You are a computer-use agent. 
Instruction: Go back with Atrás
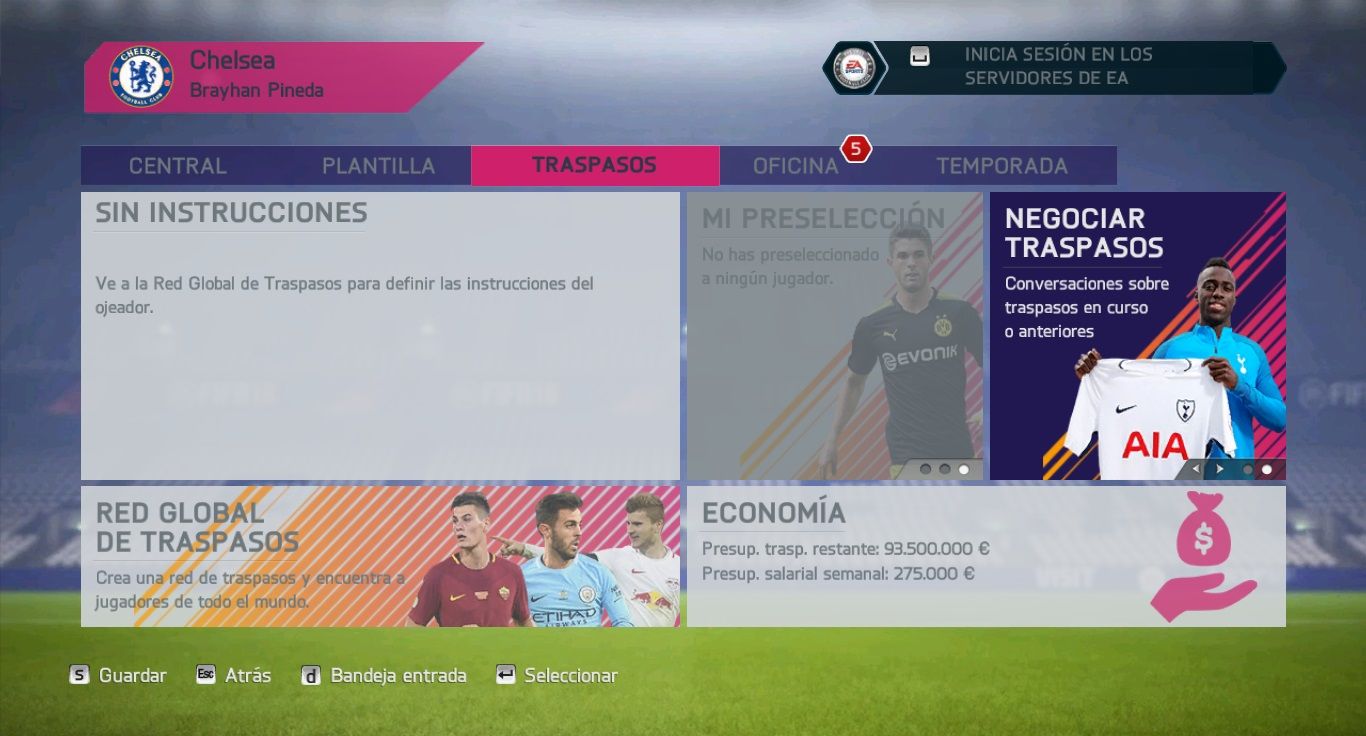click(x=234, y=676)
